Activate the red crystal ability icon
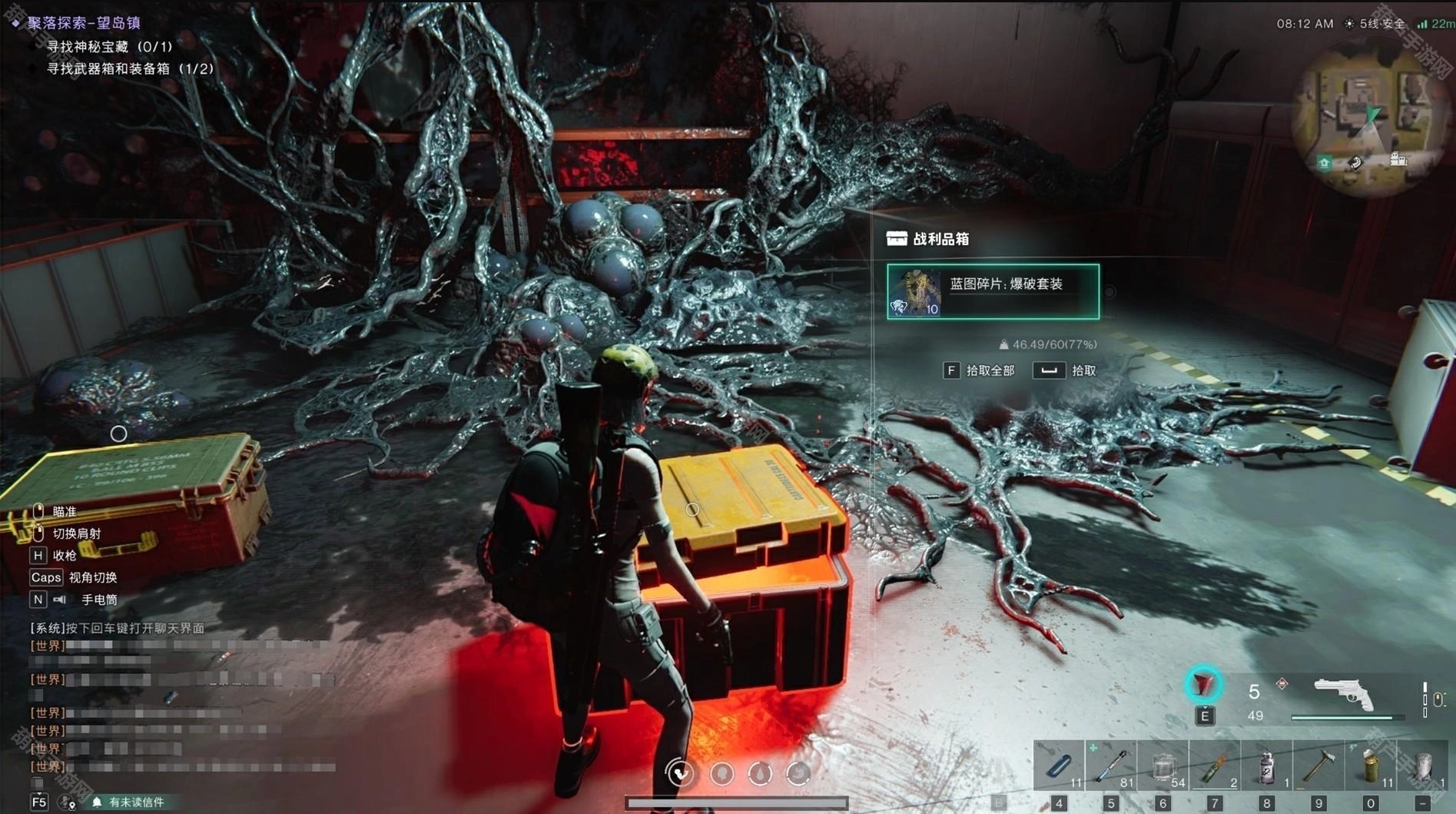This screenshot has width=1456, height=814. click(x=1203, y=684)
